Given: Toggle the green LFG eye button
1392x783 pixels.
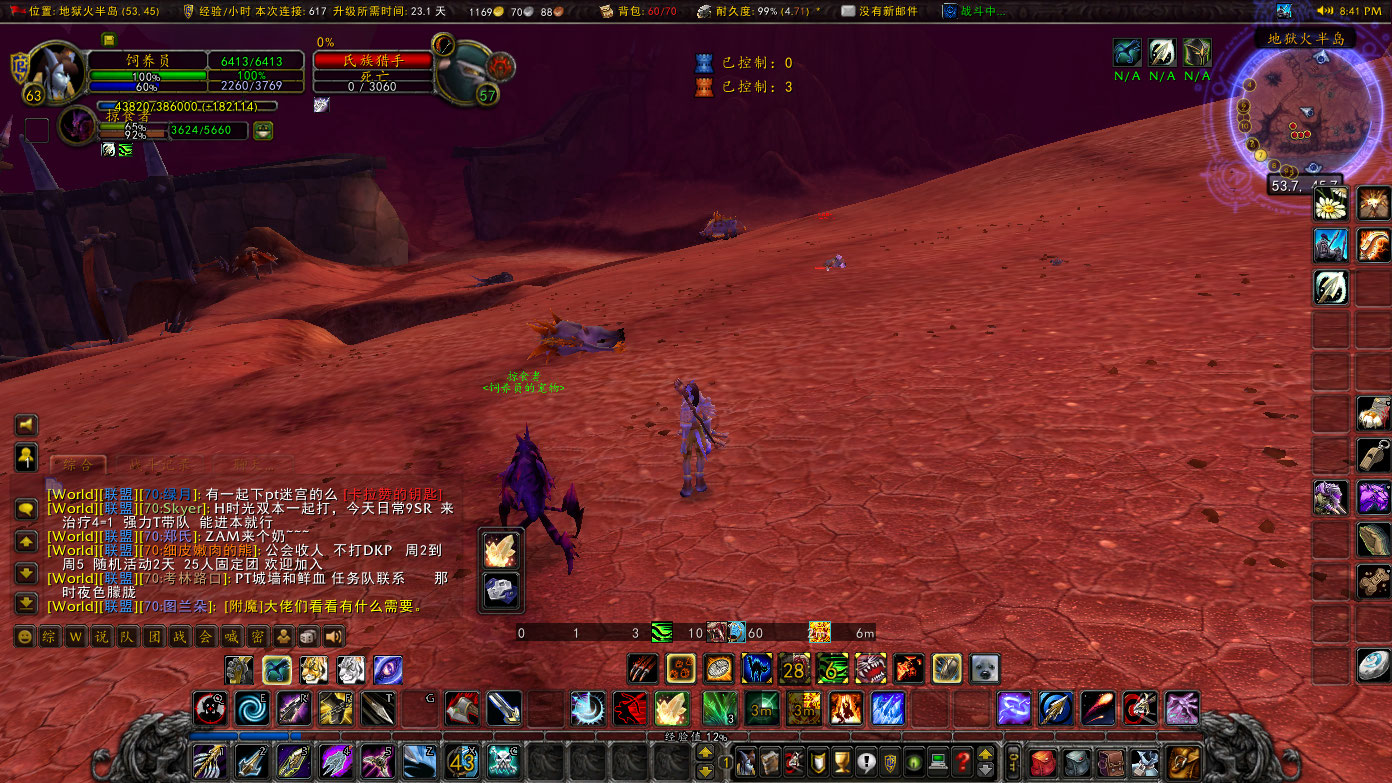Looking at the screenshot, I should 913,761.
